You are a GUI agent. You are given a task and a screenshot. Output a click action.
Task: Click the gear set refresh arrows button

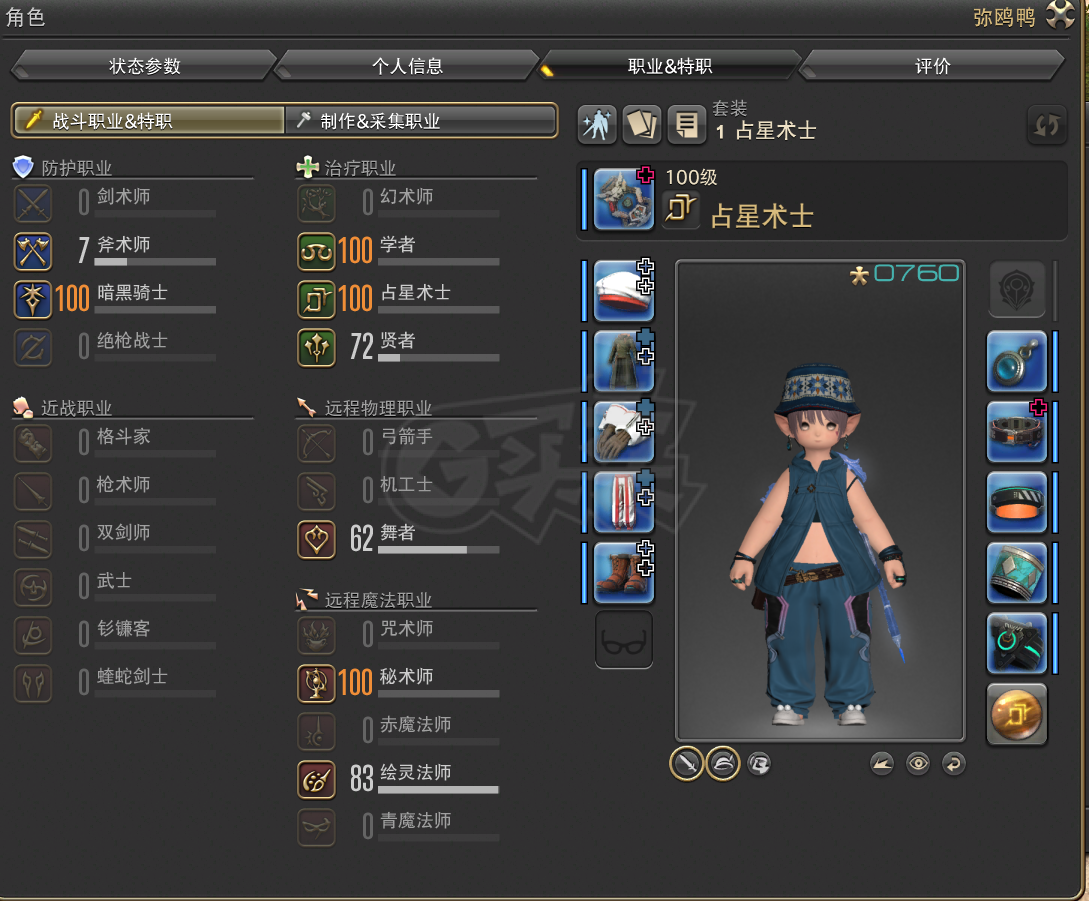[1047, 125]
